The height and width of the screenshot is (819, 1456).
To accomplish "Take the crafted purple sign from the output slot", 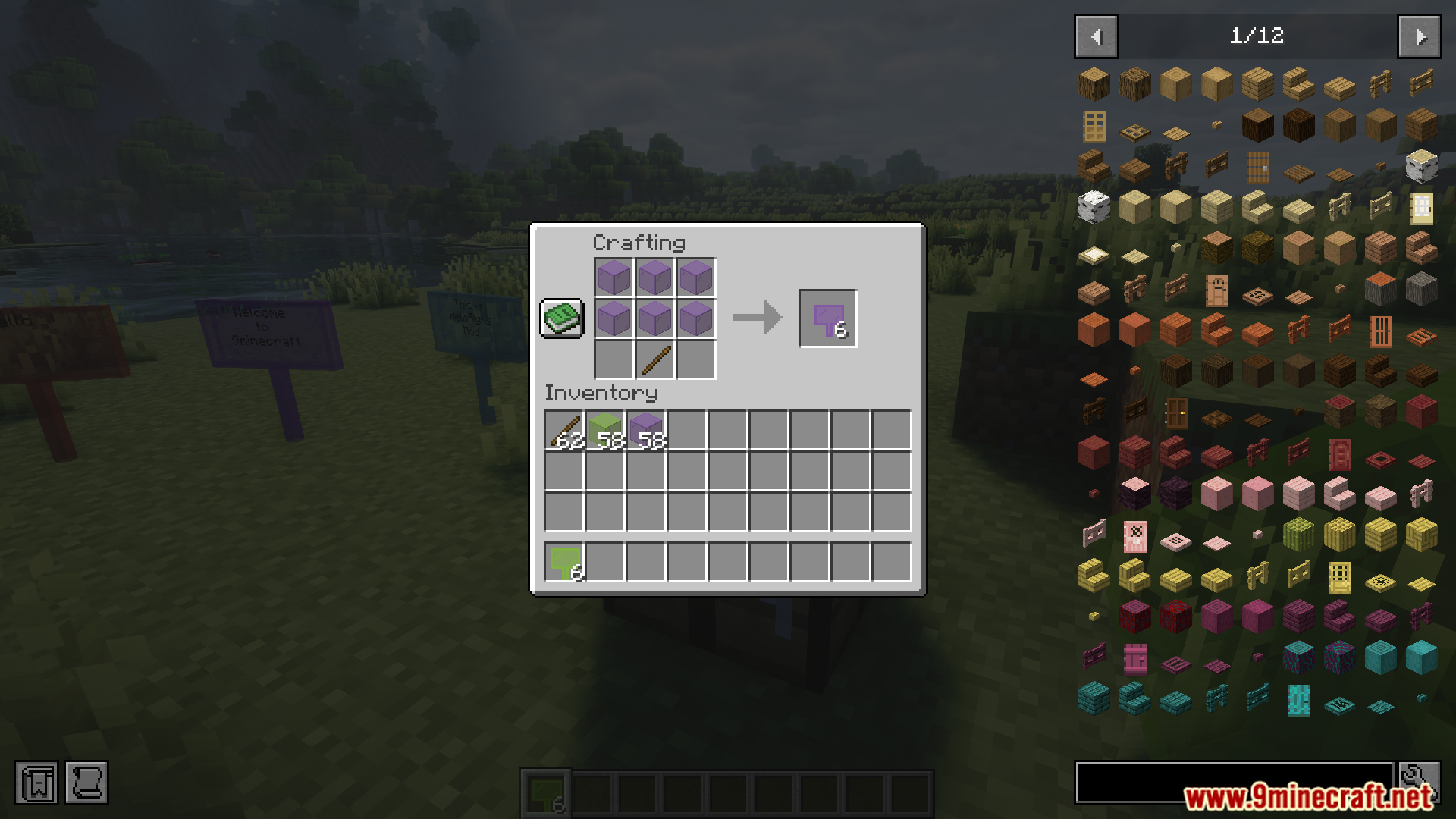I will coord(827,318).
